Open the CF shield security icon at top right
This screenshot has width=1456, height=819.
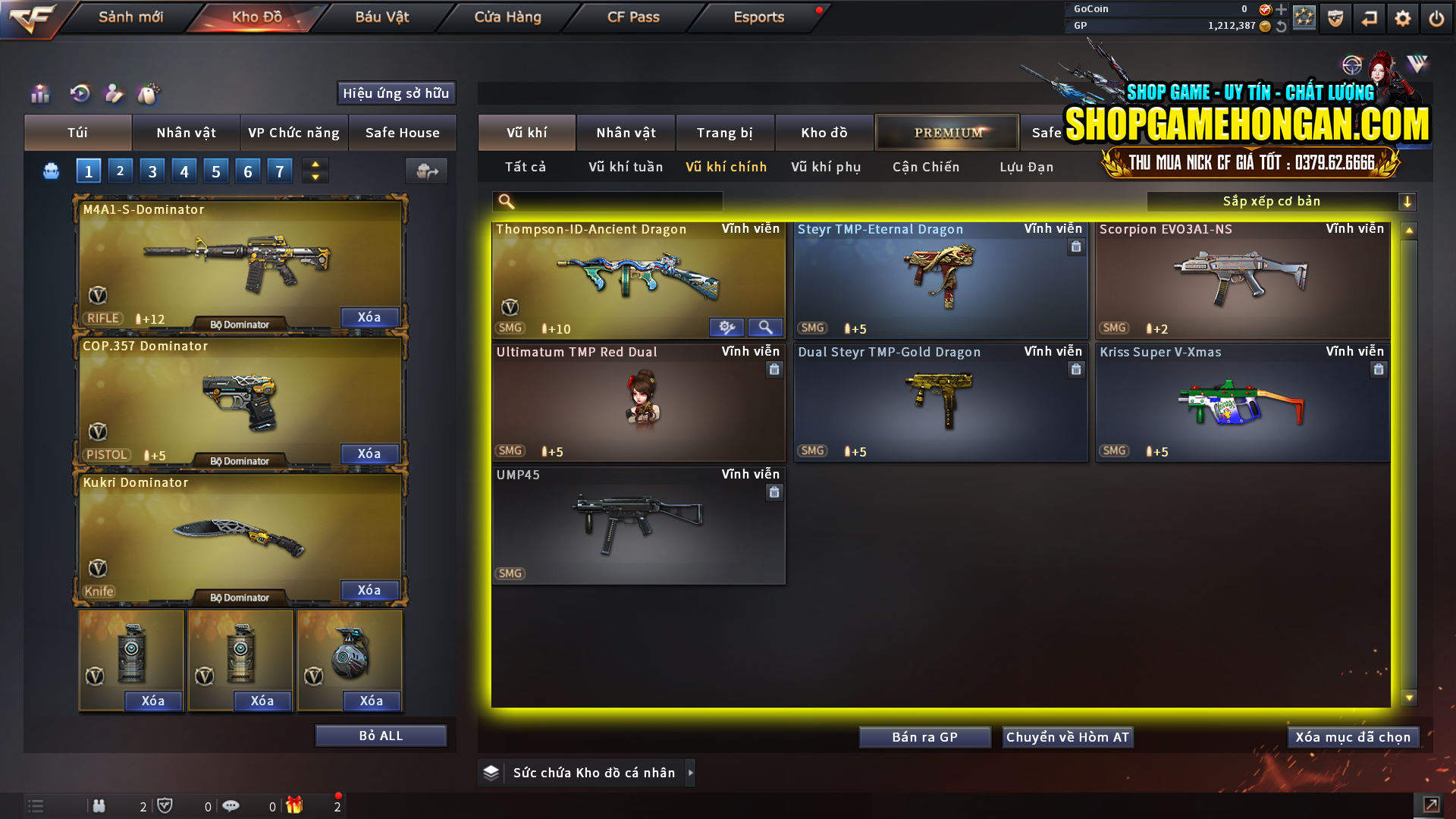click(1335, 18)
